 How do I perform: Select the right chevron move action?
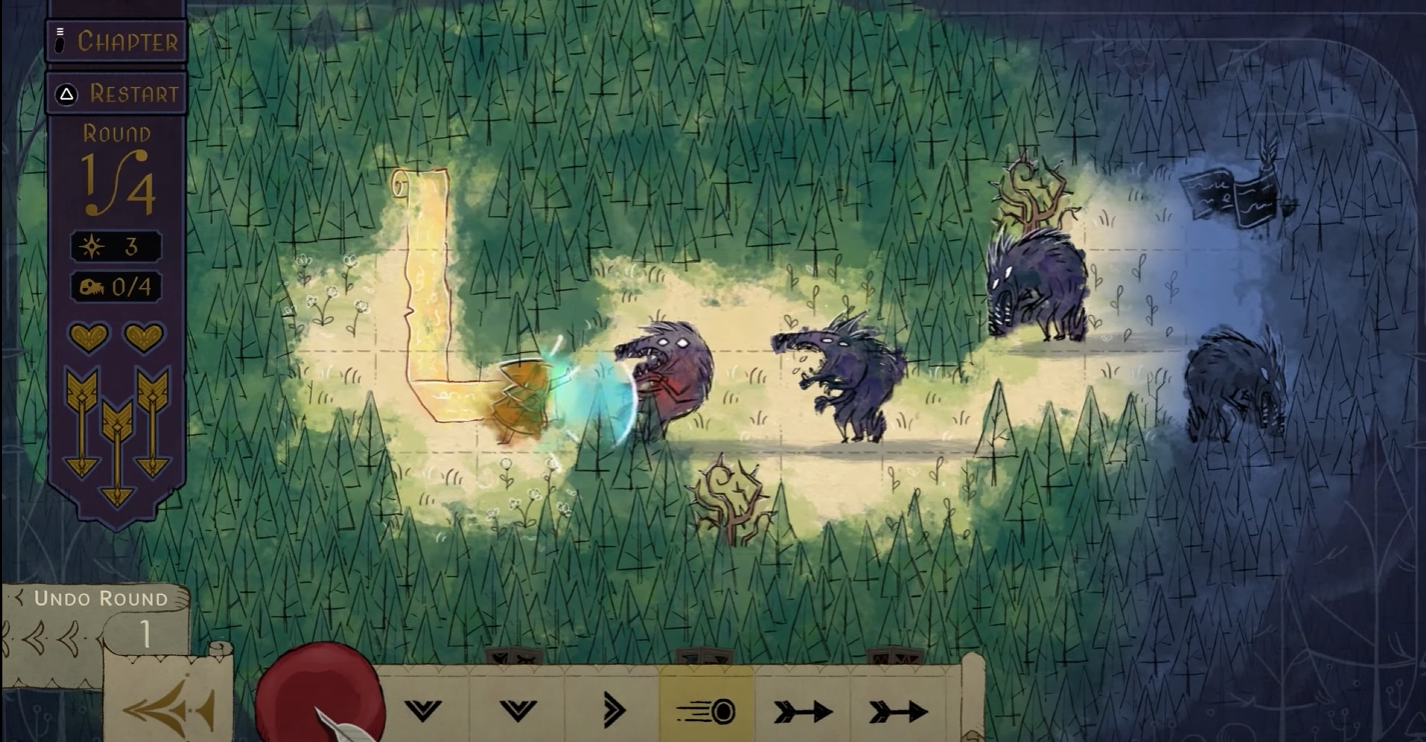tap(612, 711)
